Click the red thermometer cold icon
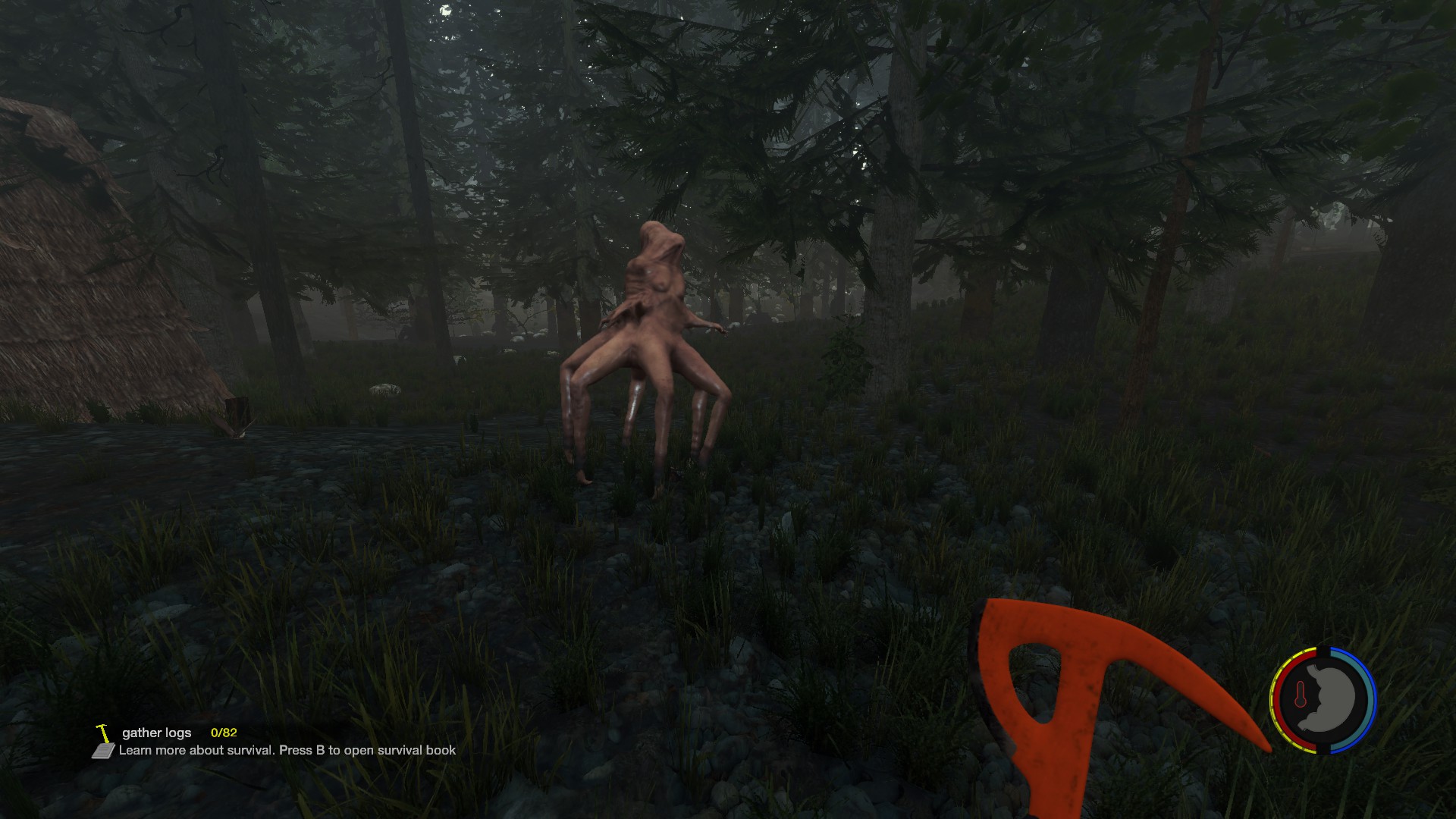Image resolution: width=1456 pixels, height=819 pixels. click(1301, 695)
